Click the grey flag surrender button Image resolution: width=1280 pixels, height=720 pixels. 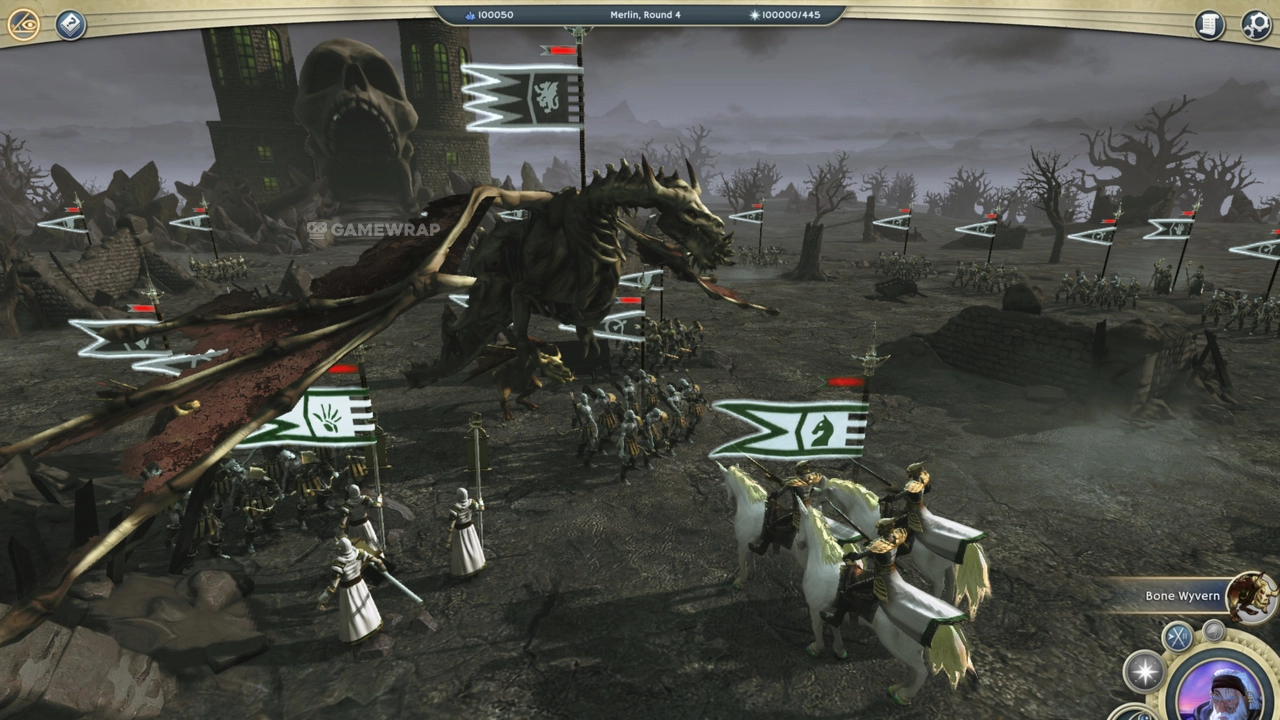tap(1213, 630)
